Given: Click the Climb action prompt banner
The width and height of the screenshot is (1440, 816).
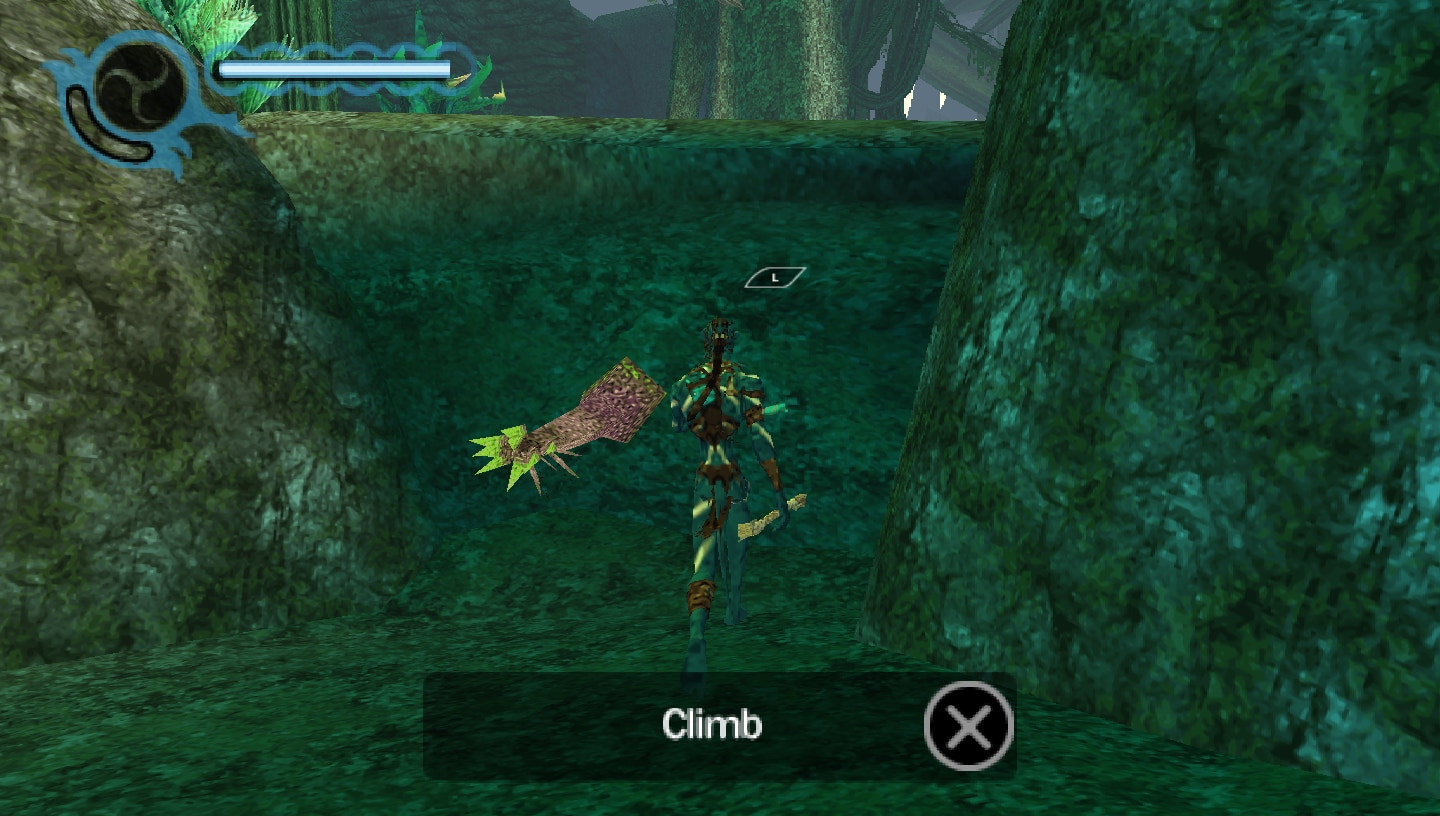Looking at the screenshot, I should tap(712, 725).
